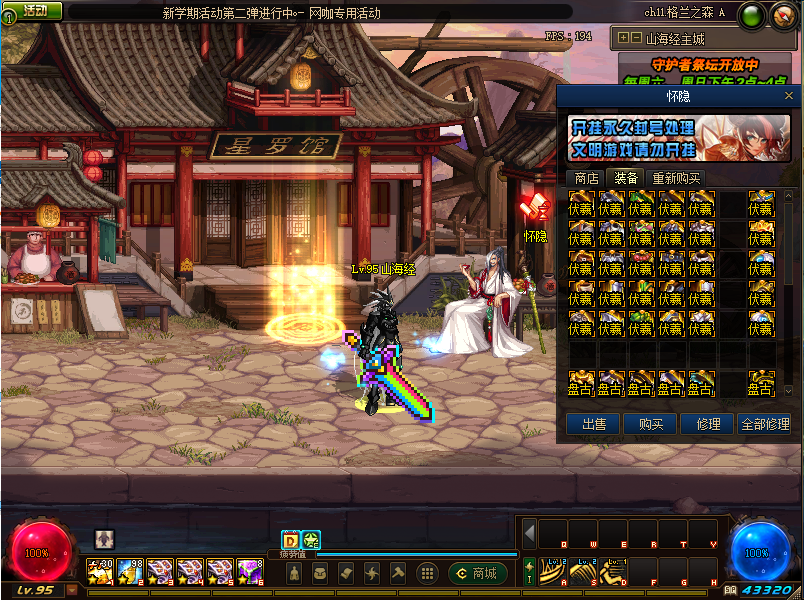
Task: Click the character buff icon above the hotbar
Action: pos(104,538)
